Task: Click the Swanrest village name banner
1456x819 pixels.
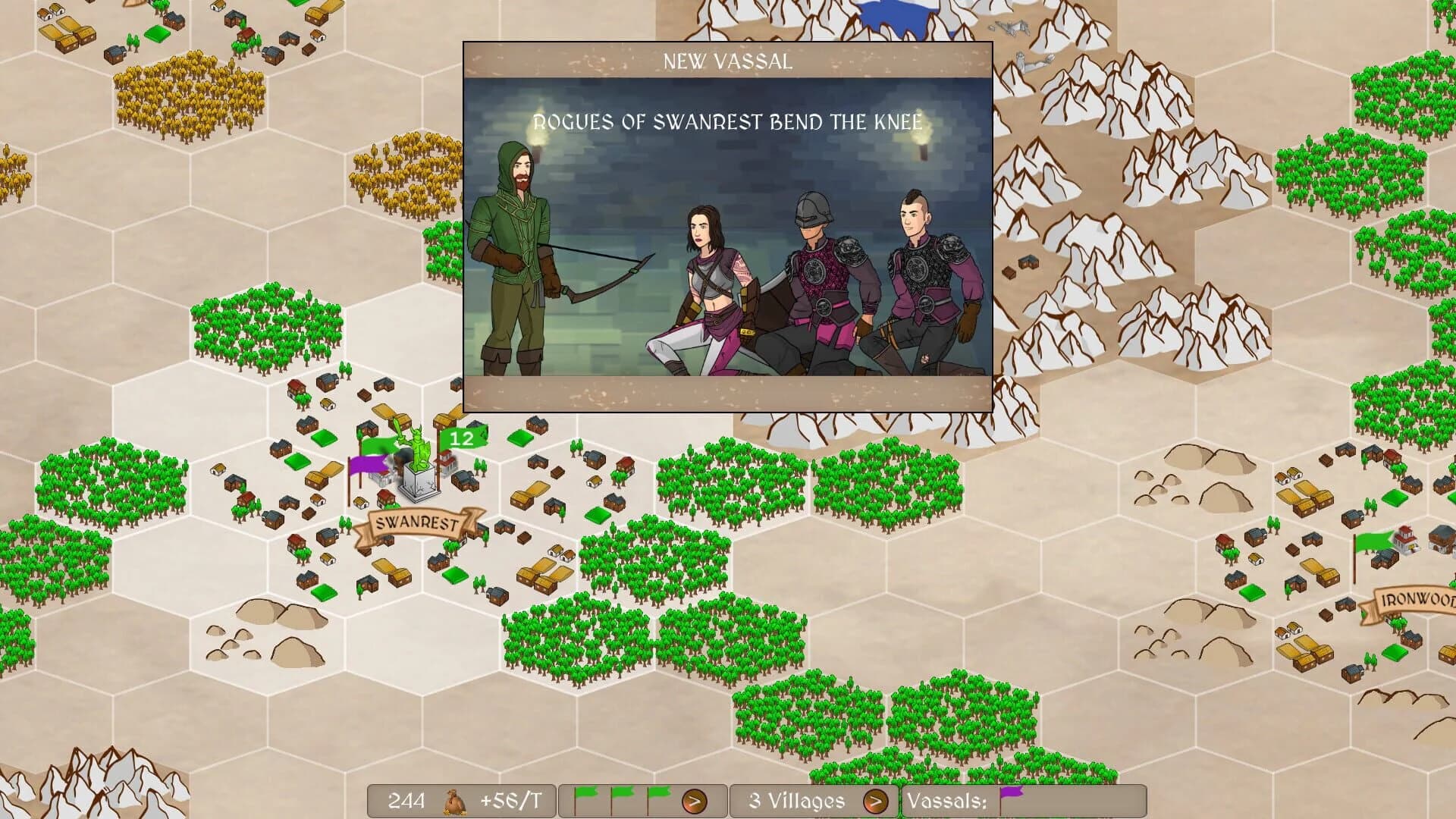Action: click(417, 523)
